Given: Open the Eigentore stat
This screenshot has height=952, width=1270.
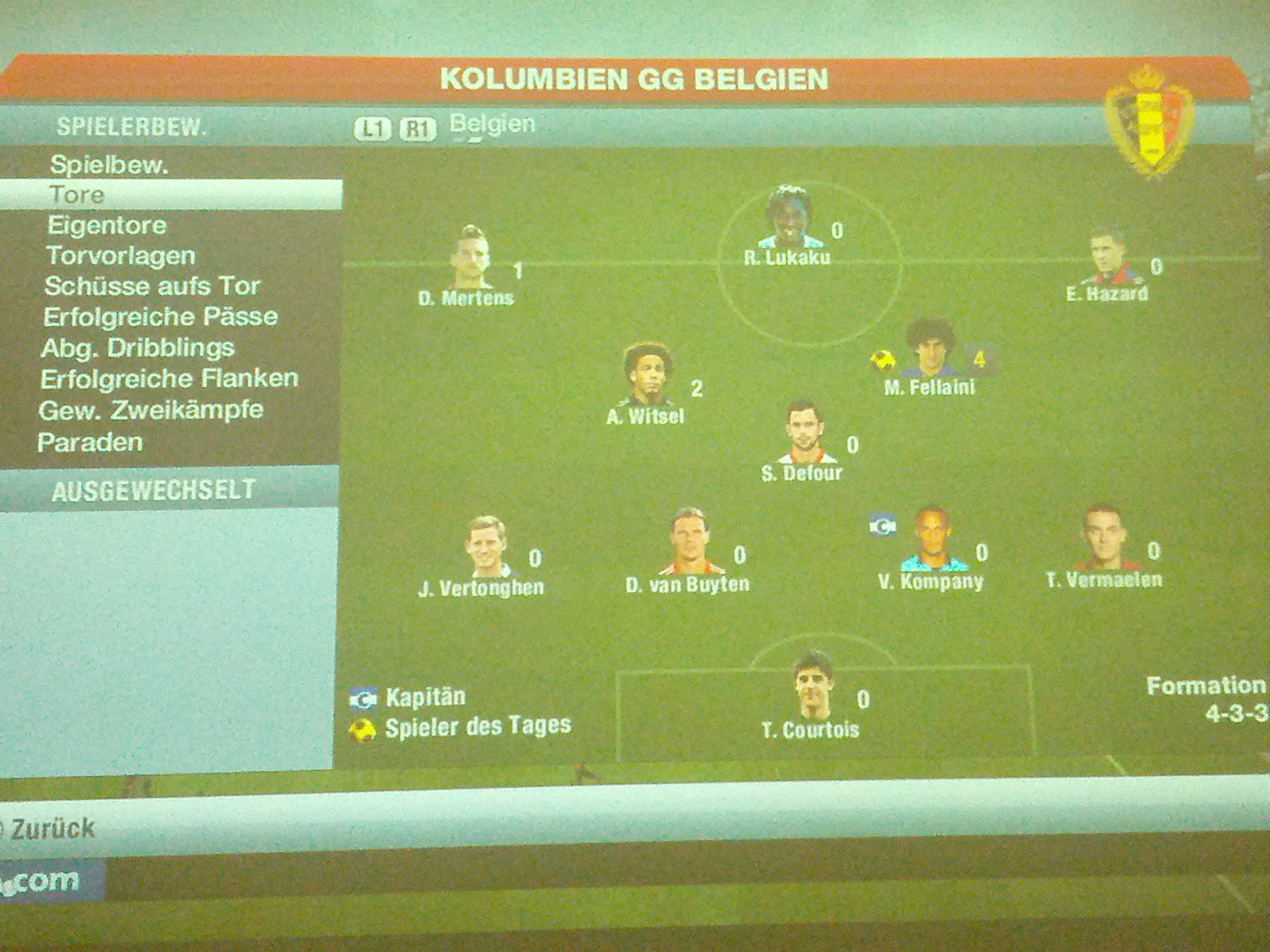Looking at the screenshot, I should [x=106, y=225].
